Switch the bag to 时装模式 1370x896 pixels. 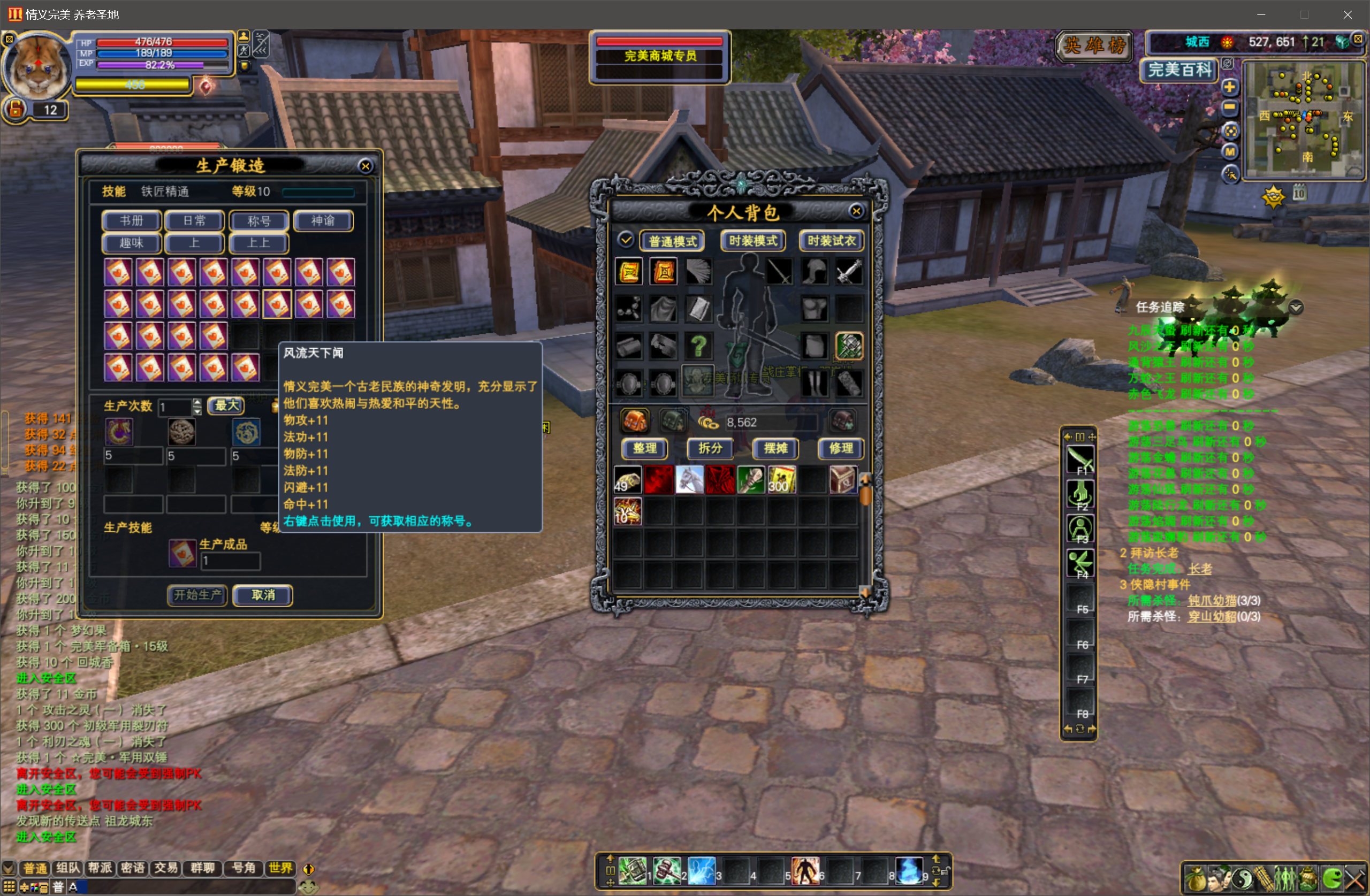tap(753, 241)
